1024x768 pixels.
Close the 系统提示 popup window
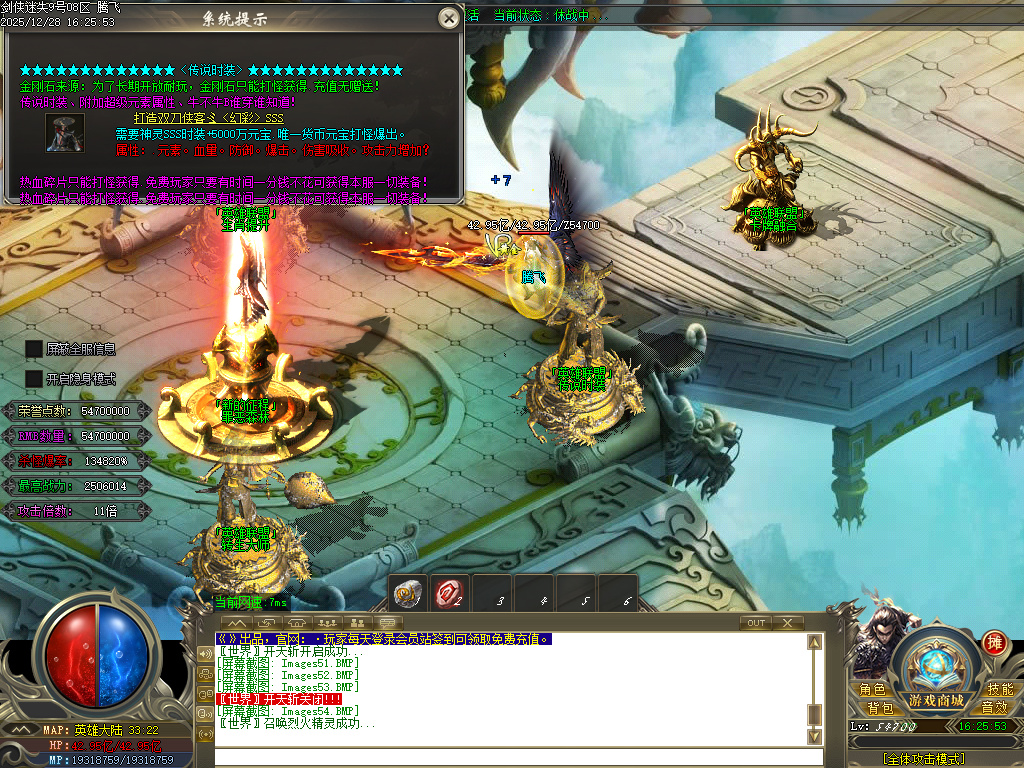tap(449, 18)
